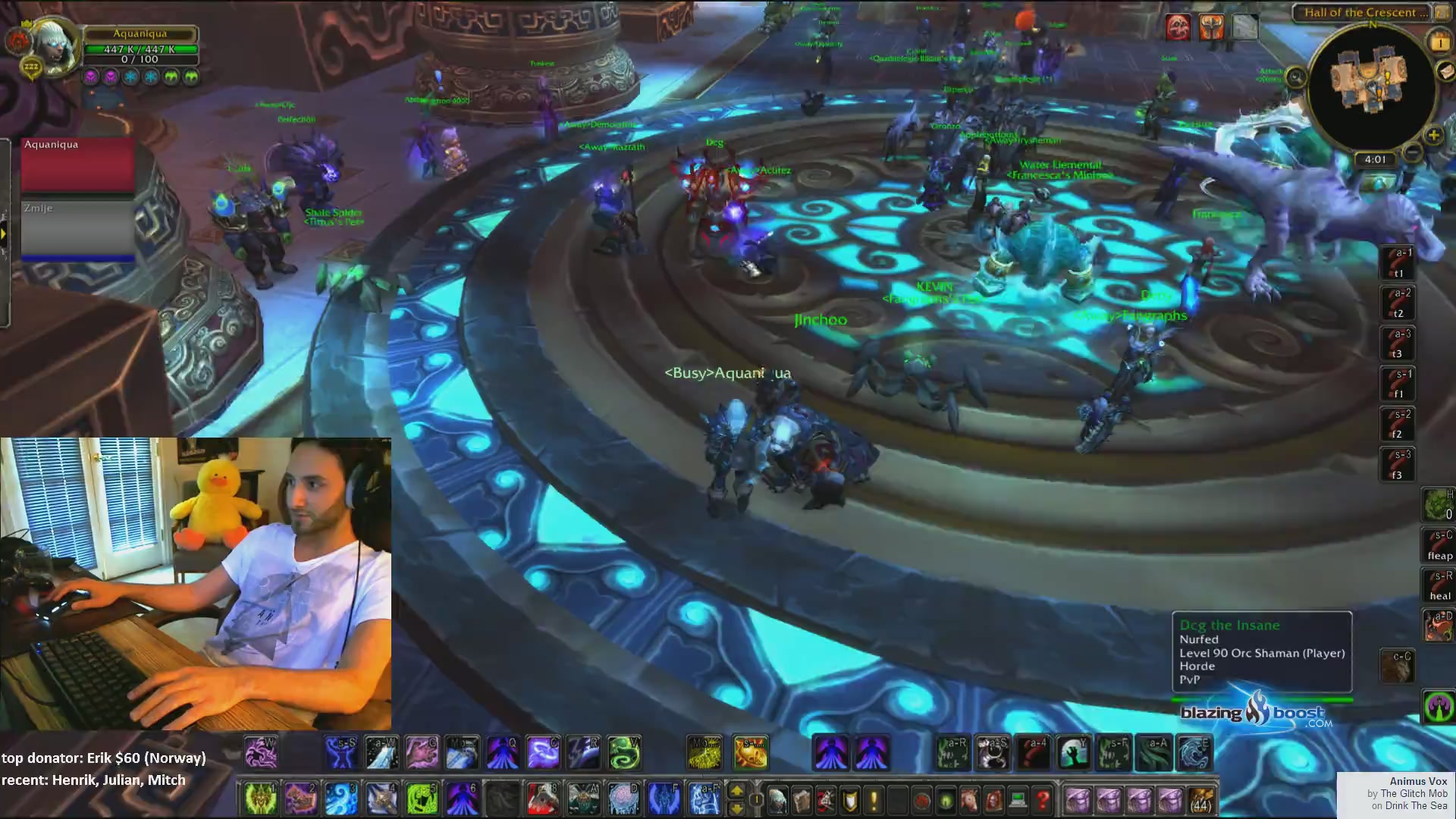The image size is (1456, 819).
Task: Click the backpack bag icon on the action bar
Action: (1200, 800)
